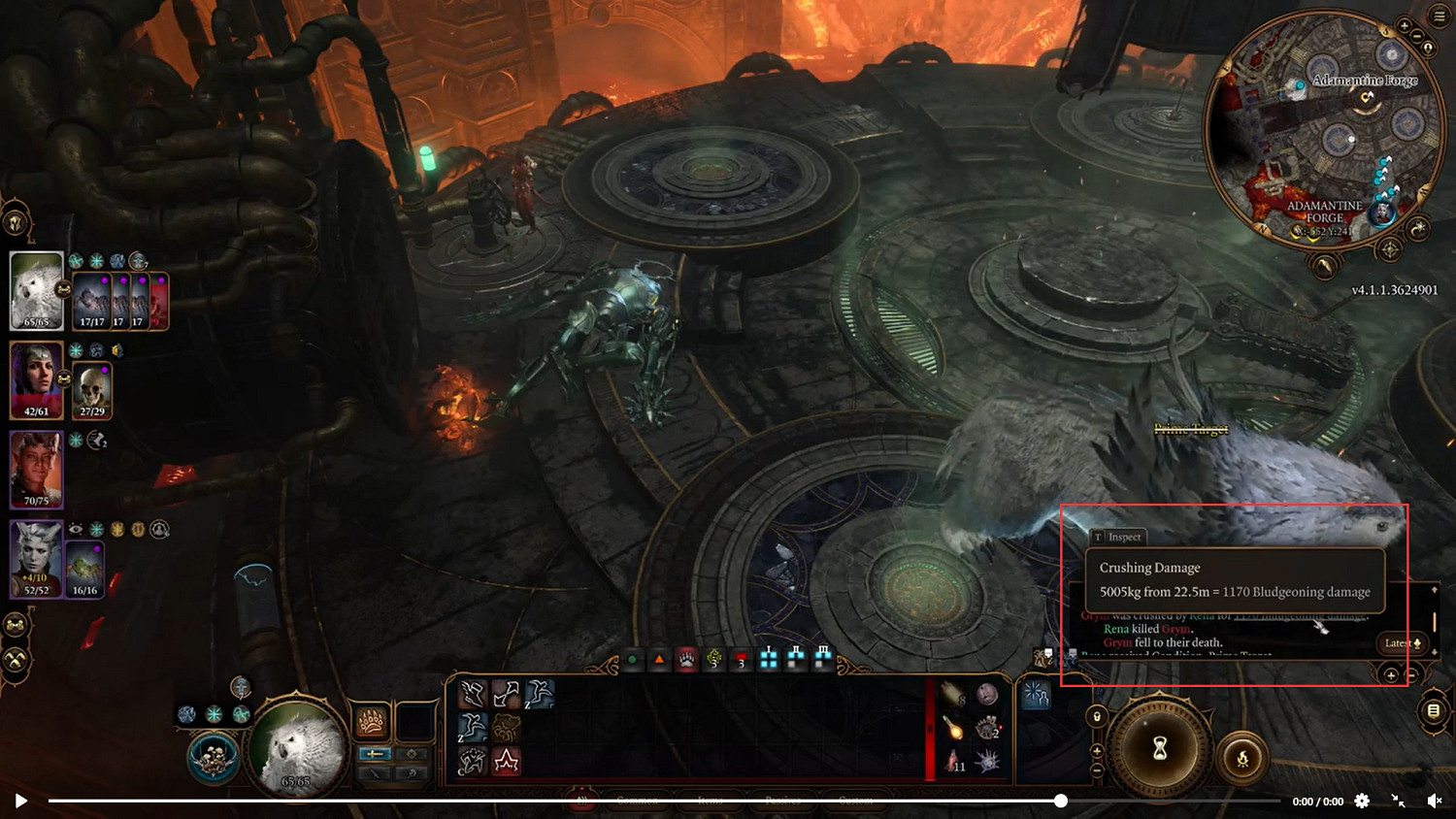This screenshot has width=1456, height=819.
Task: Click the crossed hammers button
Action: 16,660
